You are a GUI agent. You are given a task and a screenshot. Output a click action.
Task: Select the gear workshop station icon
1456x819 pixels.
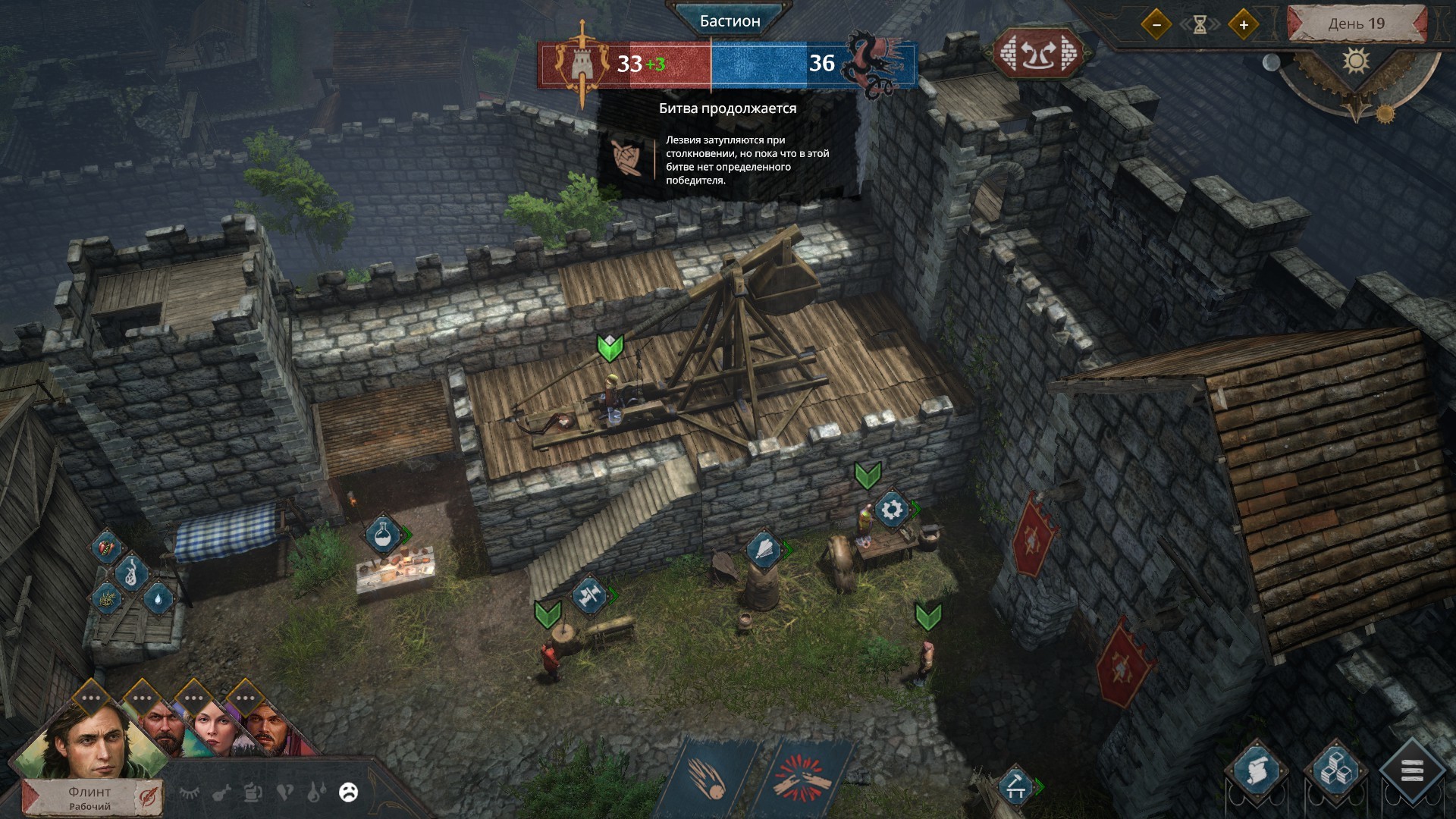(x=892, y=509)
